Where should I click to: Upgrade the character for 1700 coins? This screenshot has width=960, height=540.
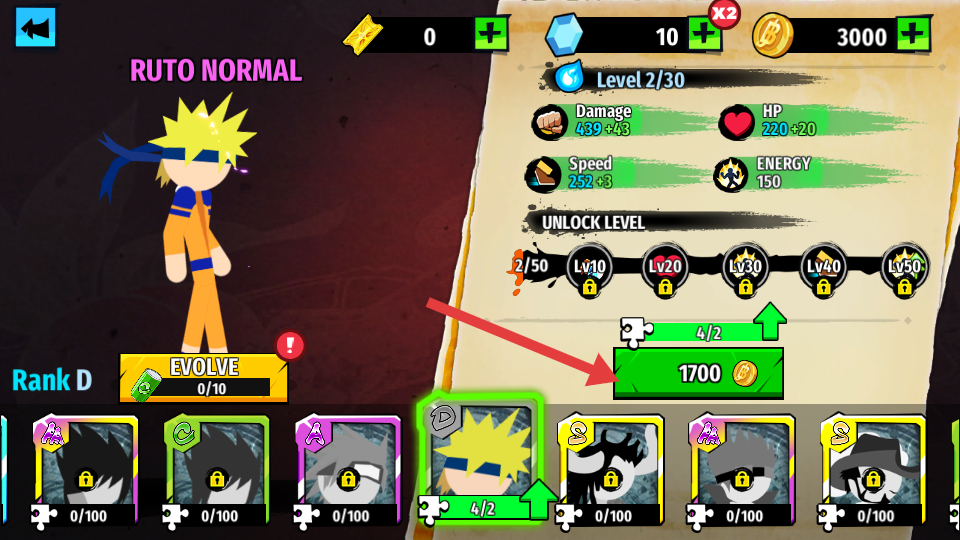coord(698,374)
